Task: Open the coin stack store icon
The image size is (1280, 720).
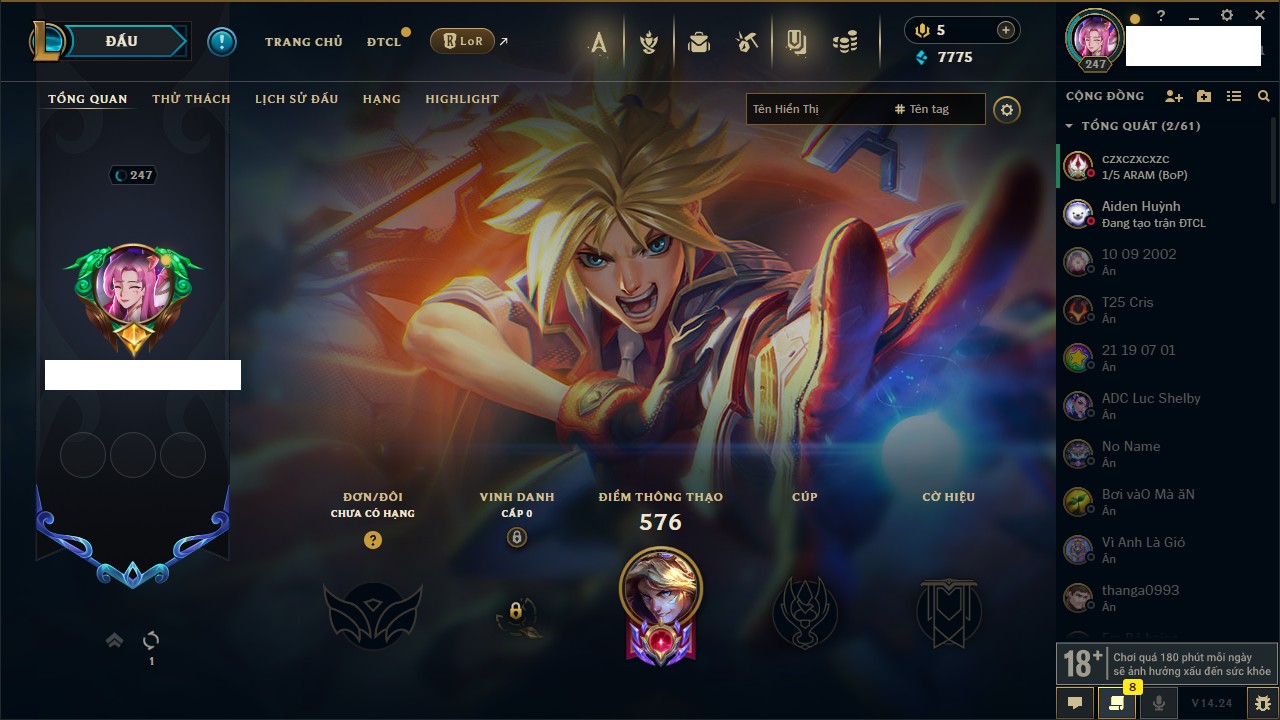Action: [x=845, y=42]
